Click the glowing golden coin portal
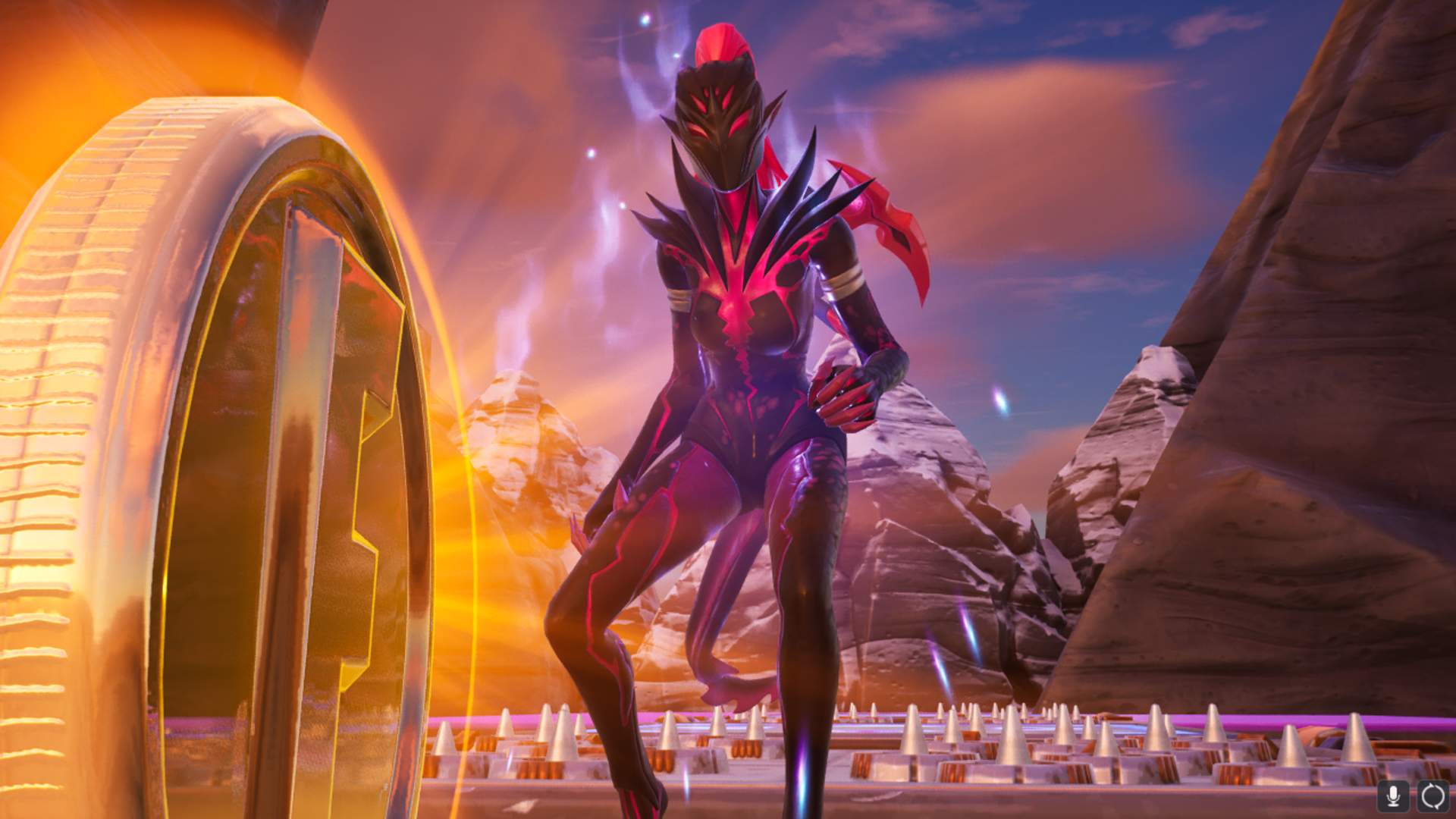This screenshot has height=819, width=1456. pos(227,417)
